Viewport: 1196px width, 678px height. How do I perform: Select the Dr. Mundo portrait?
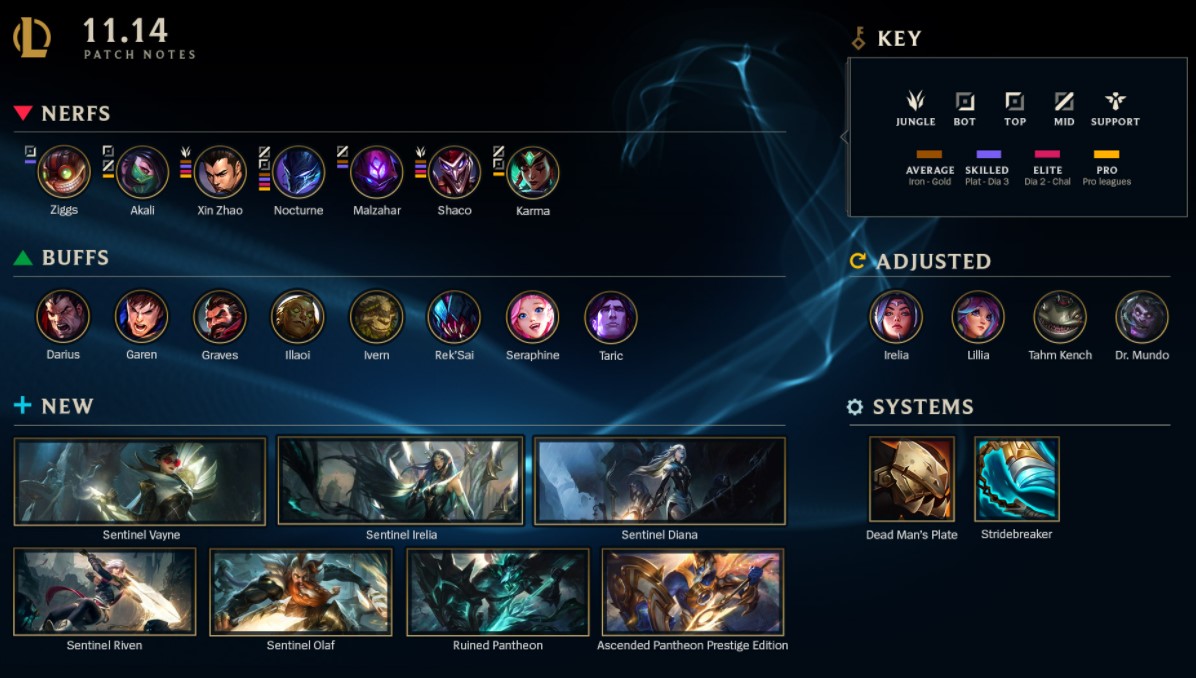click(1141, 317)
